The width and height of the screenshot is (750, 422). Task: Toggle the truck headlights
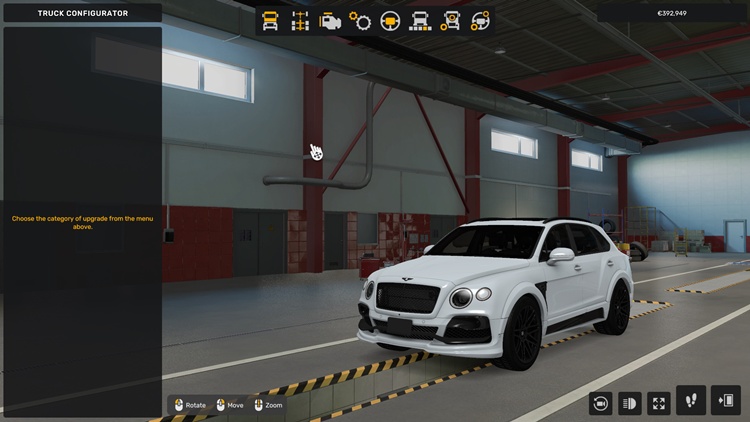point(630,403)
